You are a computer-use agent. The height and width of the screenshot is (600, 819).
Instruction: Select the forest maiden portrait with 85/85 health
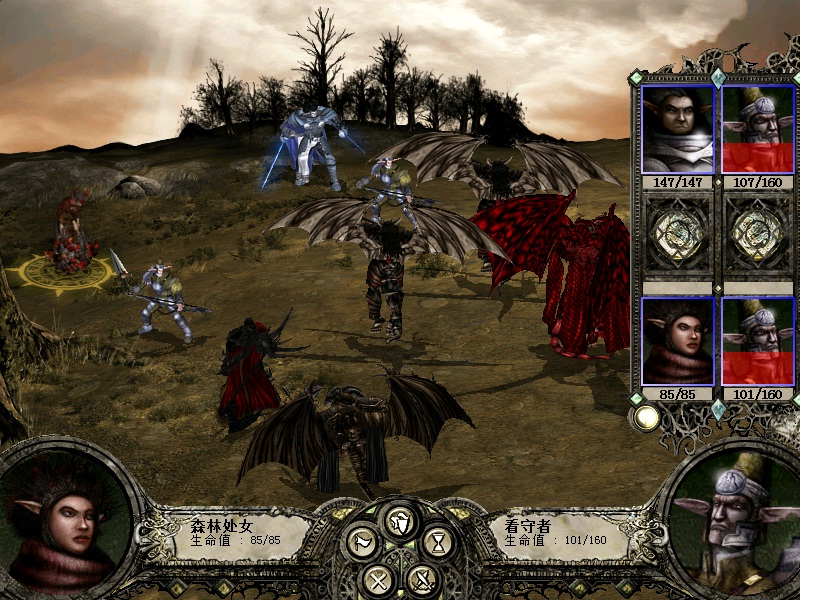point(677,341)
